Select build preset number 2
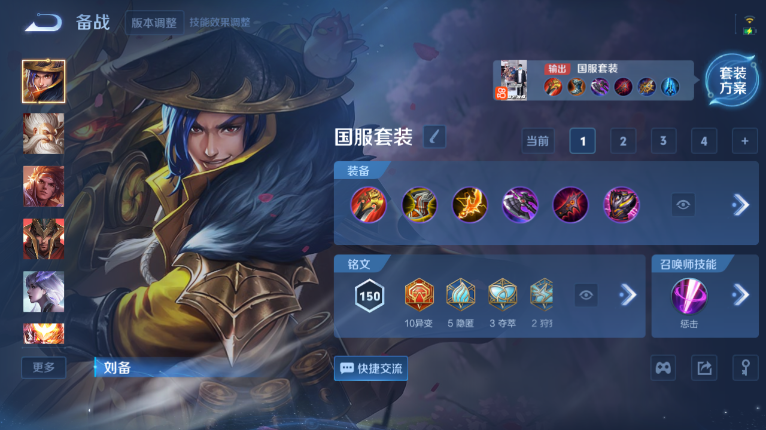Image resolution: width=766 pixels, height=430 pixels. (x=623, y=141)
